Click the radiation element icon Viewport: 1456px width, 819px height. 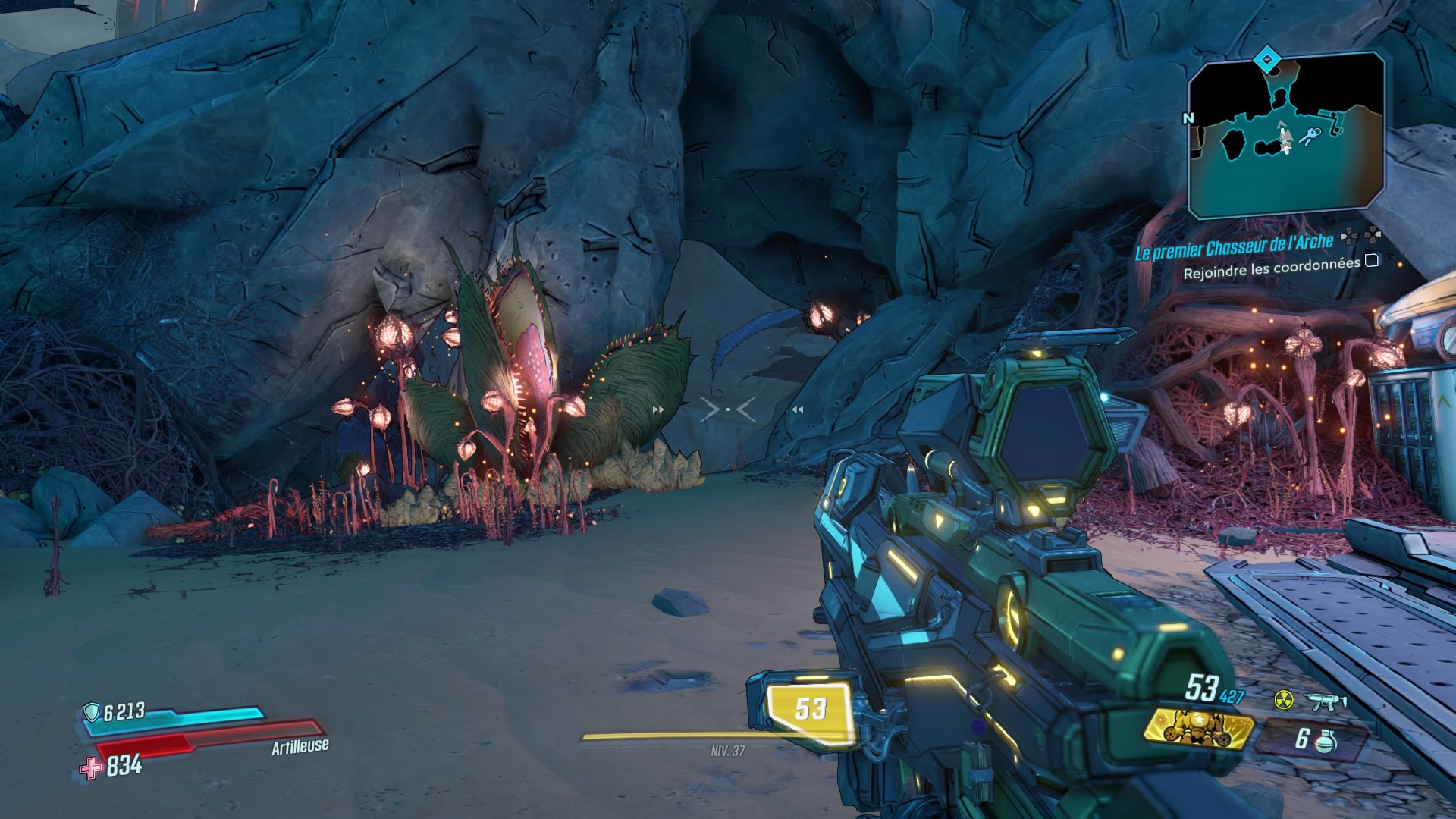tap(1283, 699)
